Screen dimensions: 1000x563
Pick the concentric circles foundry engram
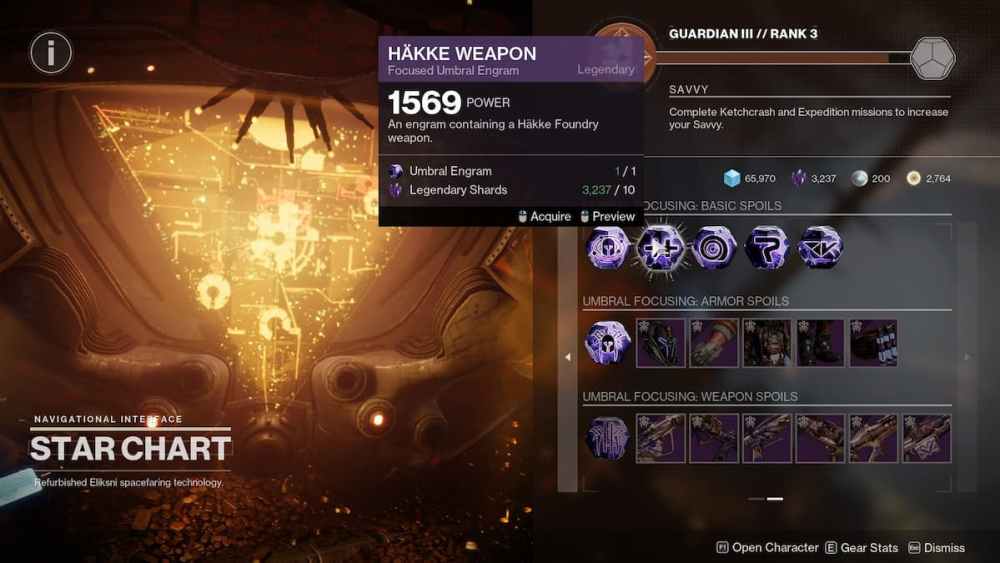(x=714, y=247)
